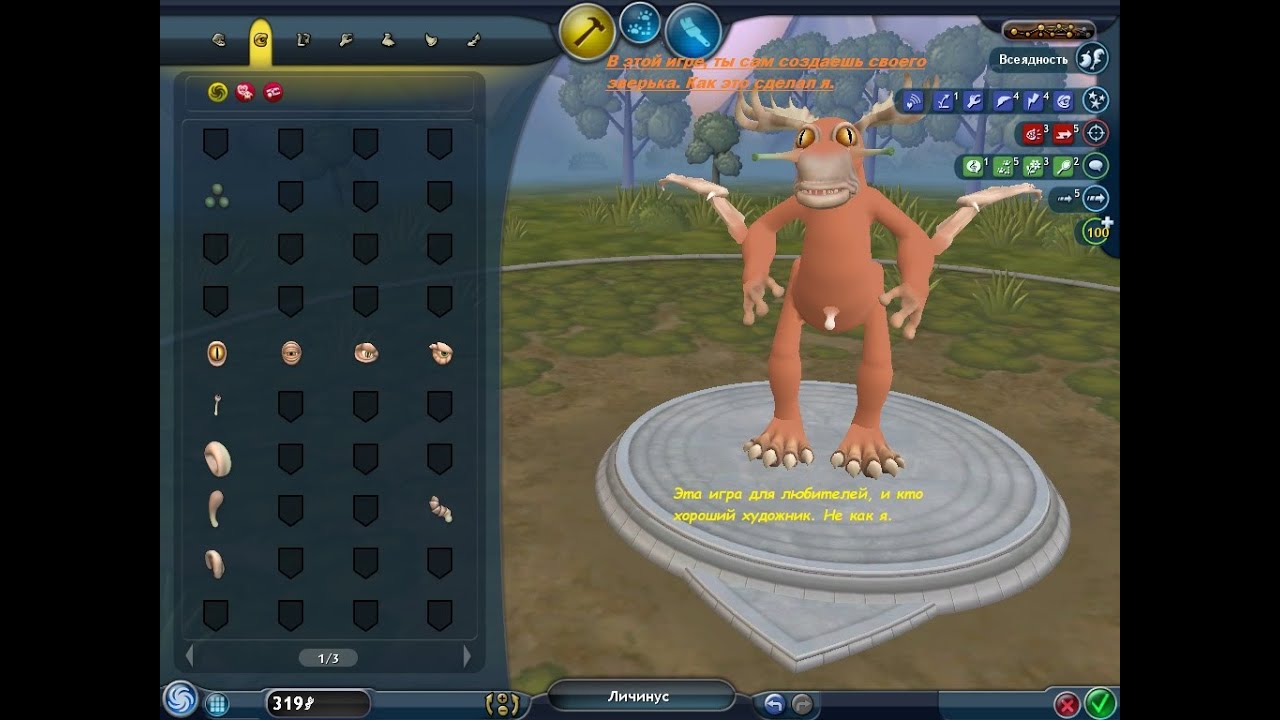This screenshot has height=720, width=1280.
Task: Go to the next parts page arrow
Action: 466,657
